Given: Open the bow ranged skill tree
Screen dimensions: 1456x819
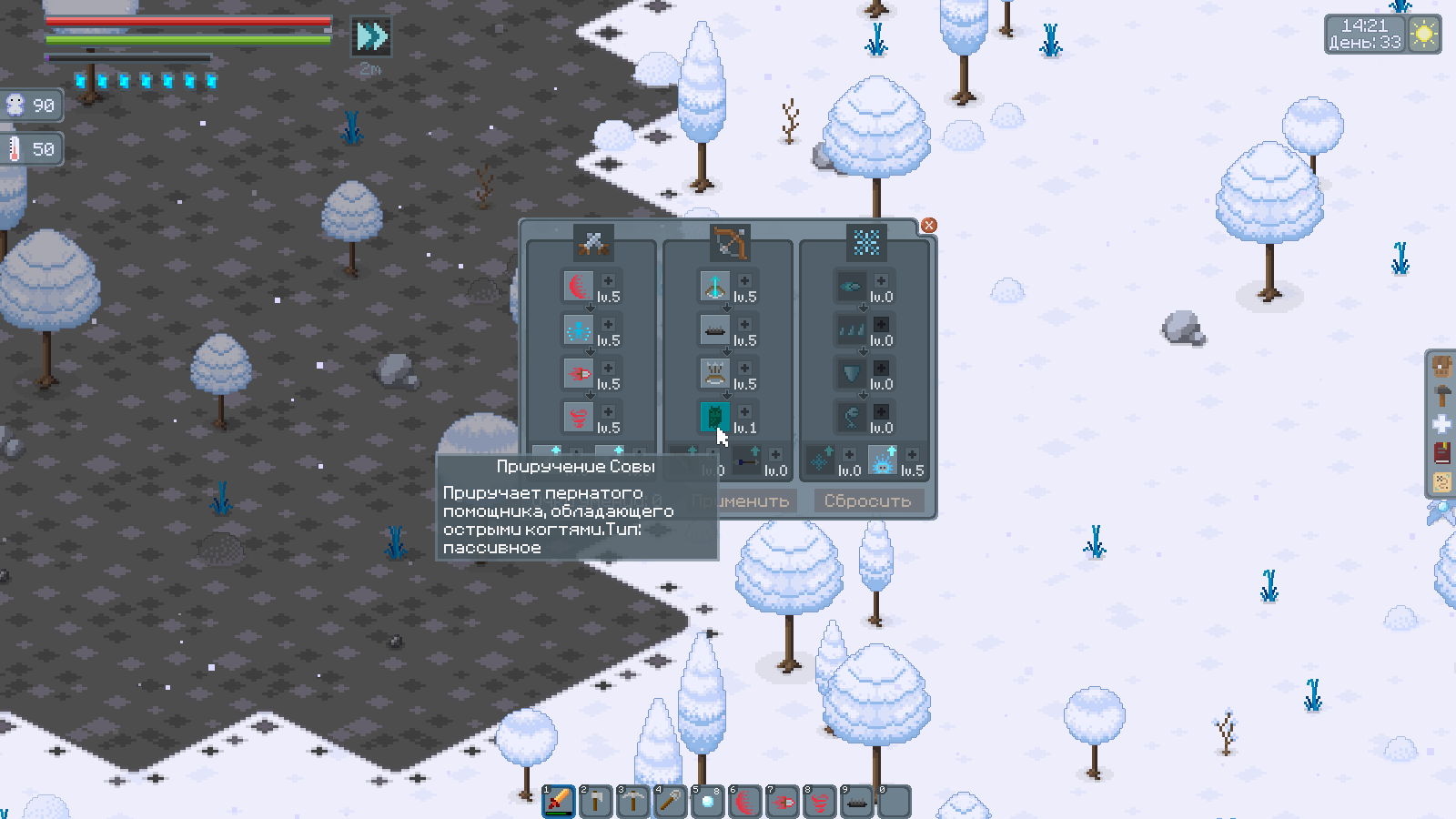Looking at the screenshot, I should [x=730, y=242].
